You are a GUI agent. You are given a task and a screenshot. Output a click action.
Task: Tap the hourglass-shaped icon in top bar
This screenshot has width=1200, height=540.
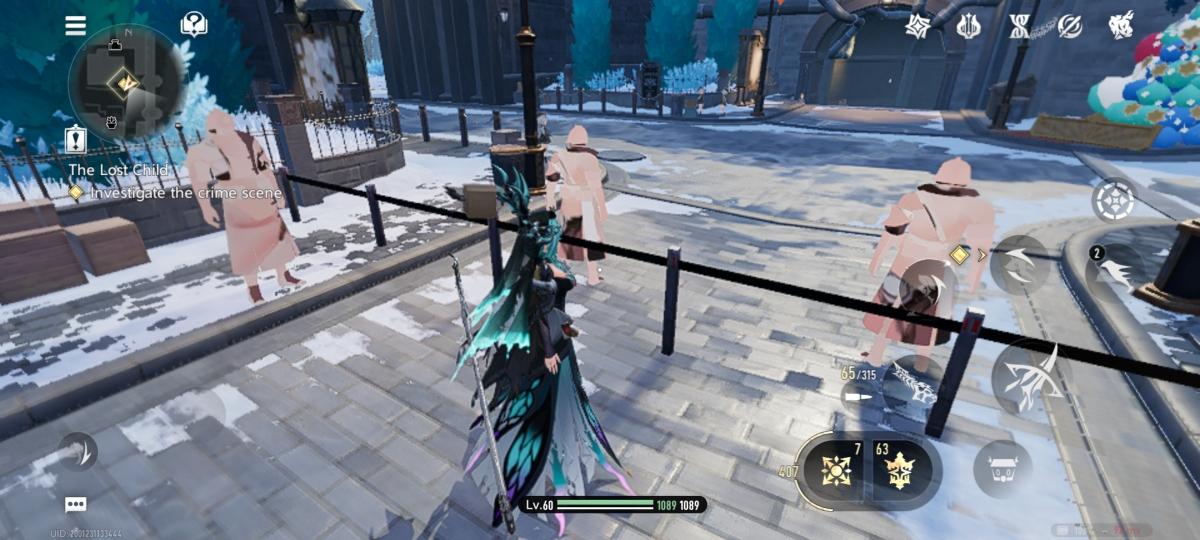[x=1019, y=26]
